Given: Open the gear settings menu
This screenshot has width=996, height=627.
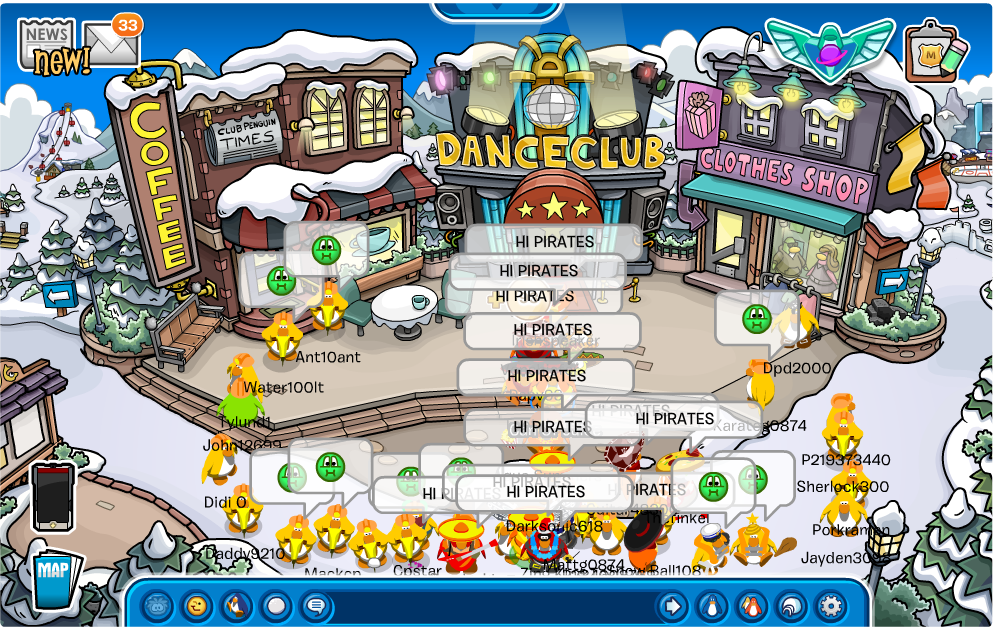Looking at the screenshot, I should click(831, 606).
